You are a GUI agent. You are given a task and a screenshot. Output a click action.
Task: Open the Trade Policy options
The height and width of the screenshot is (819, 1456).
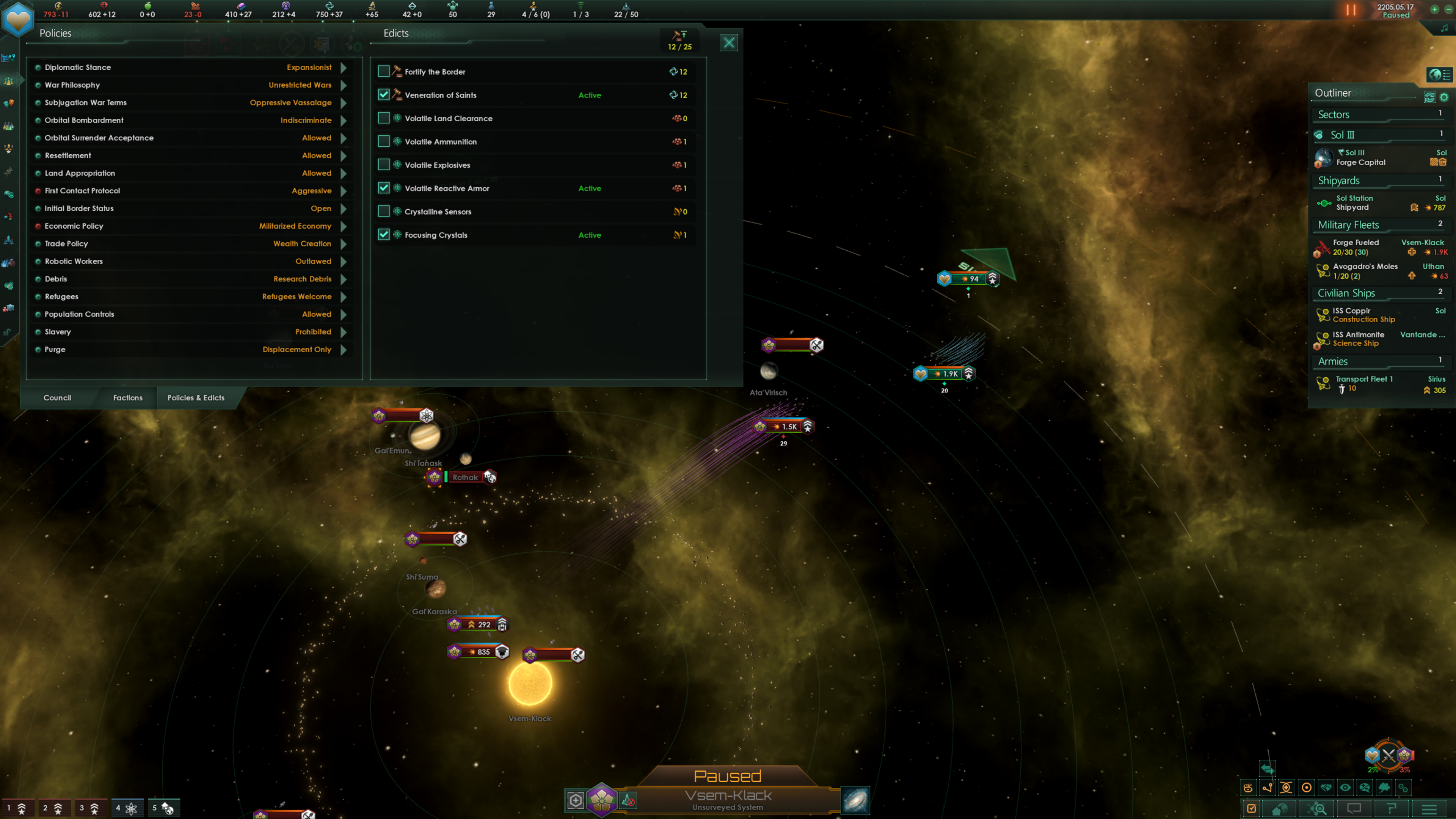click(343, 243)
